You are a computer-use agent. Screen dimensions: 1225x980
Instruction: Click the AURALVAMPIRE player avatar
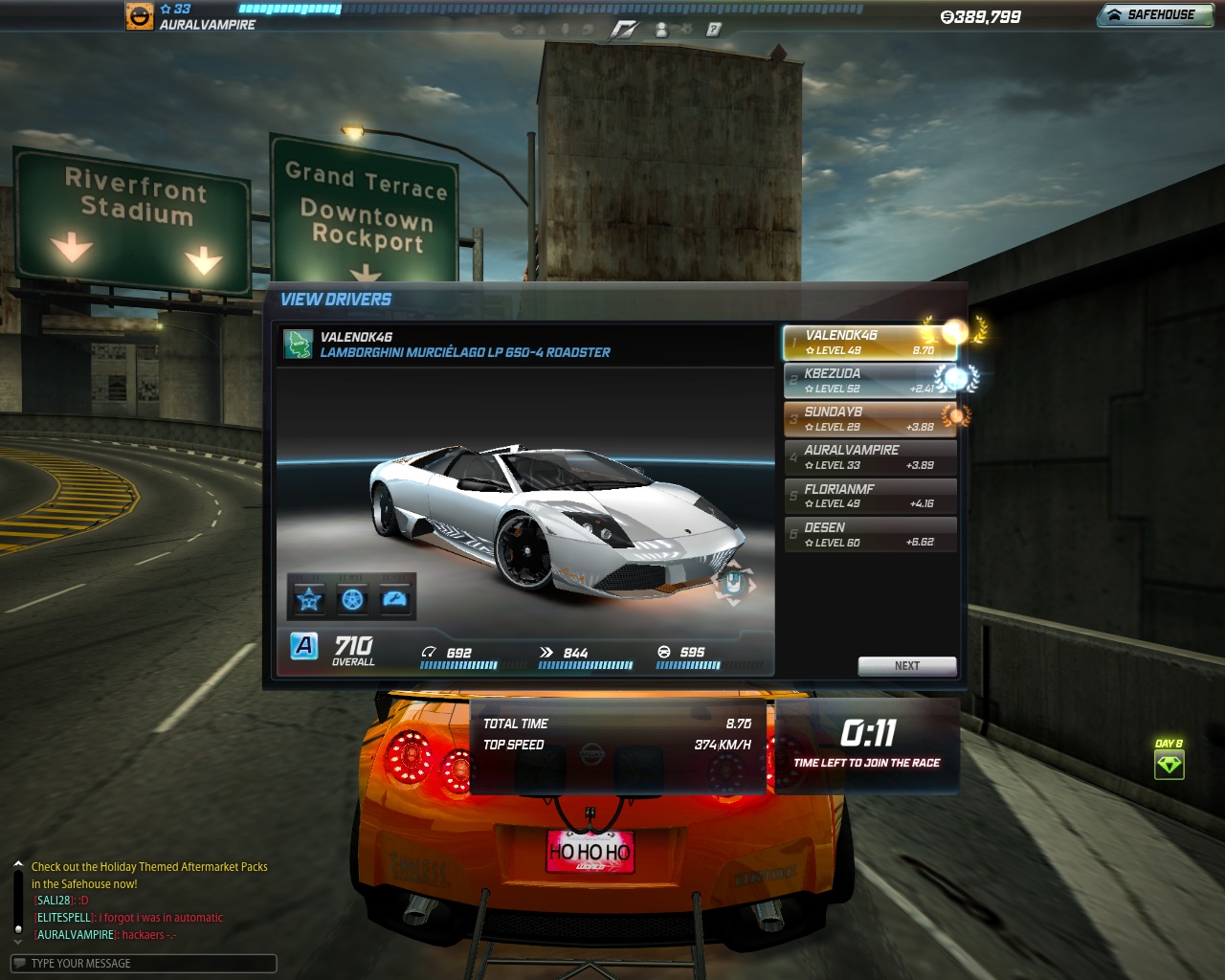[x=140, y=15]
